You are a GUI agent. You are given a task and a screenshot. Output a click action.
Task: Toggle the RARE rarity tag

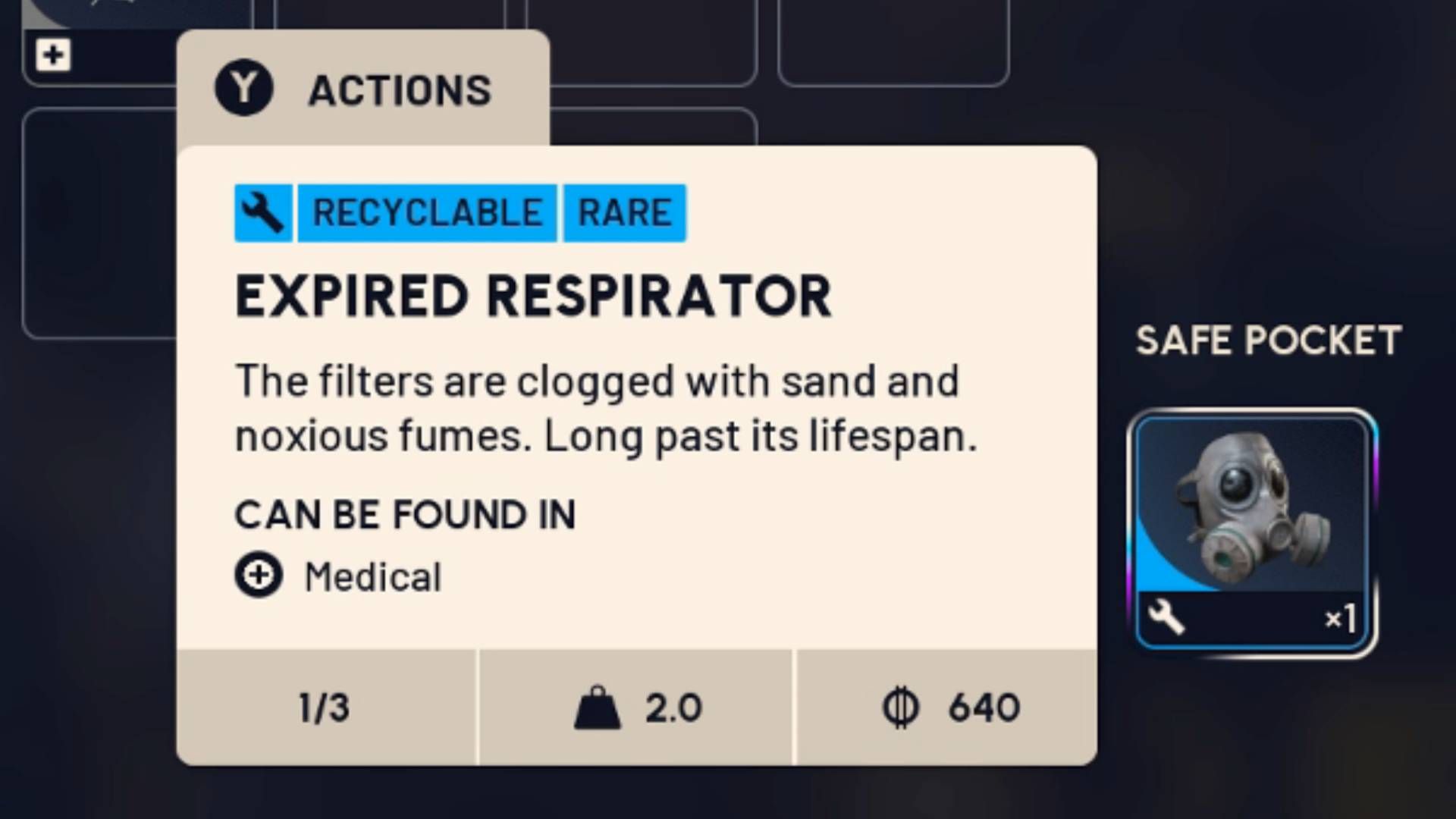point(623,212)
